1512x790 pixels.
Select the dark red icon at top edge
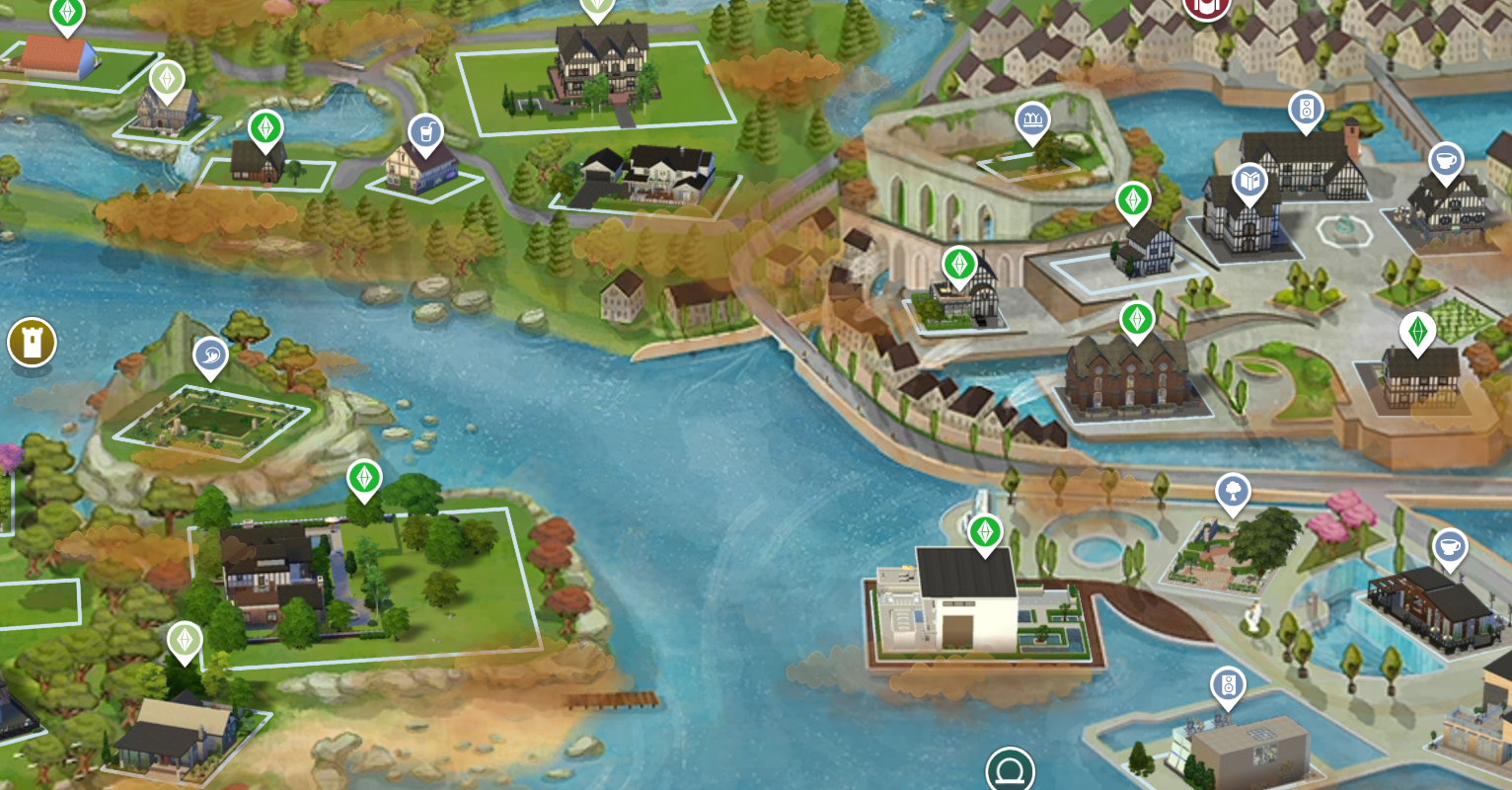point(1206,6)
